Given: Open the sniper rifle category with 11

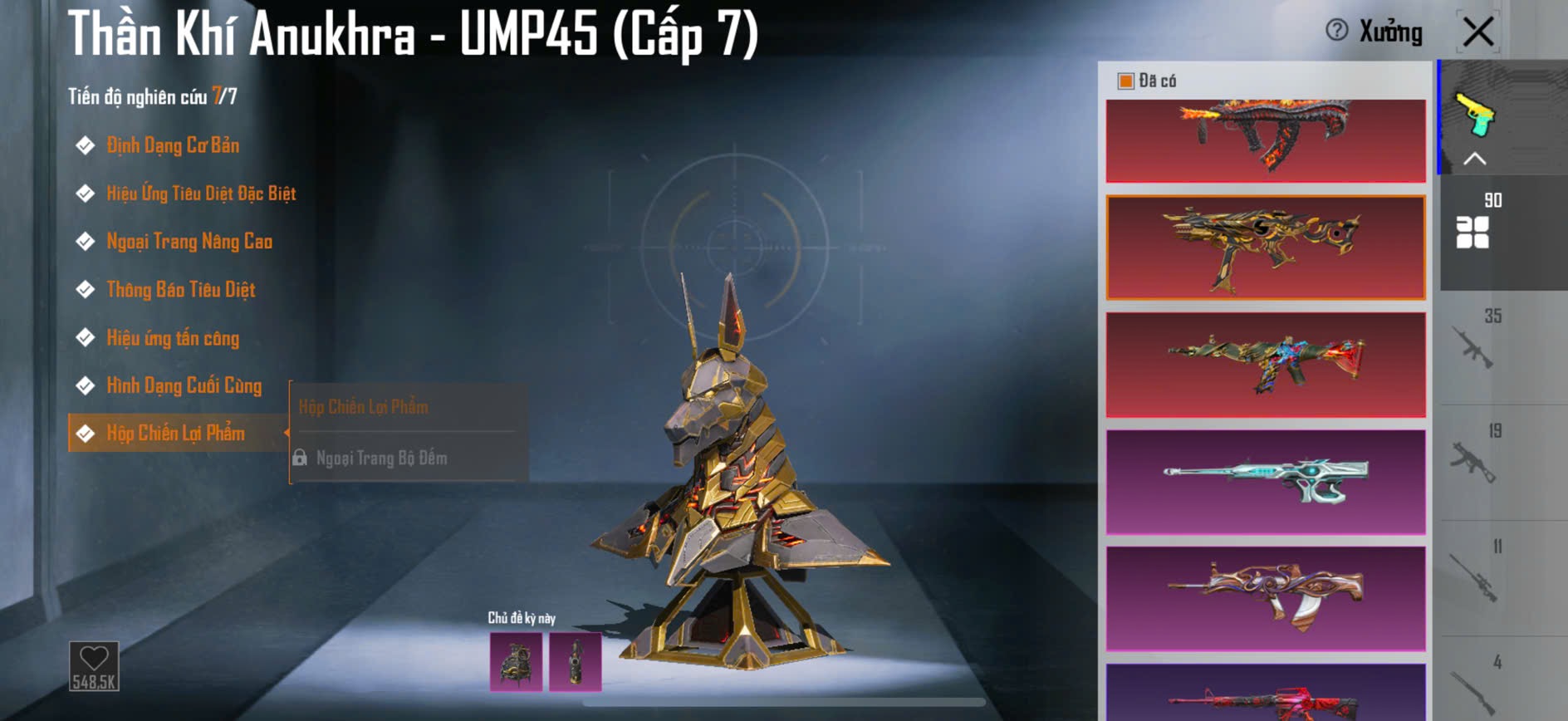Looking at the screenshot, I should [1475, 577].
